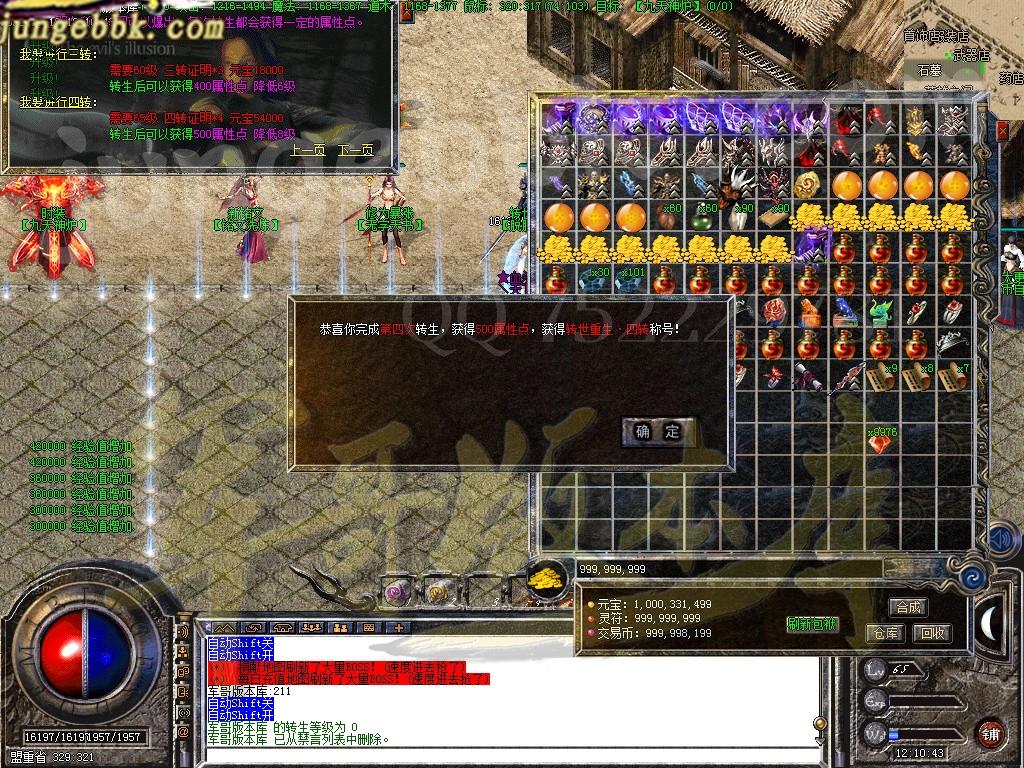Select the golden spiral coin item
This screenshot has width=1024, height=768.
click(x=809, y=185)
